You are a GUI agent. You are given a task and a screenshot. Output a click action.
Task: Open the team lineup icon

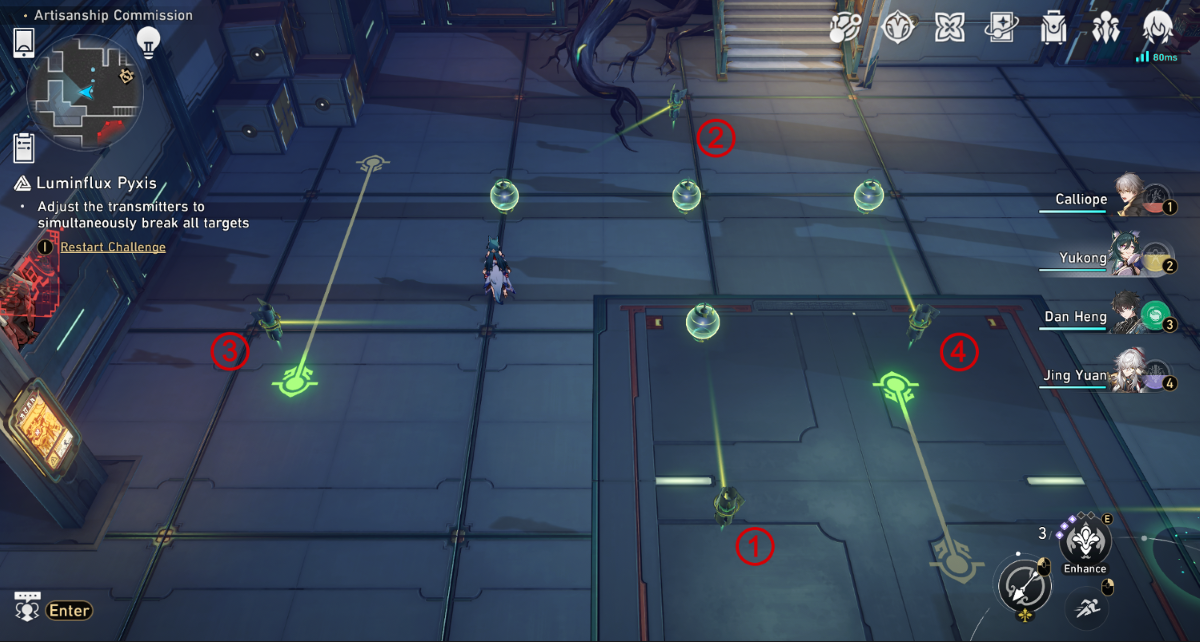(1106, 28)
